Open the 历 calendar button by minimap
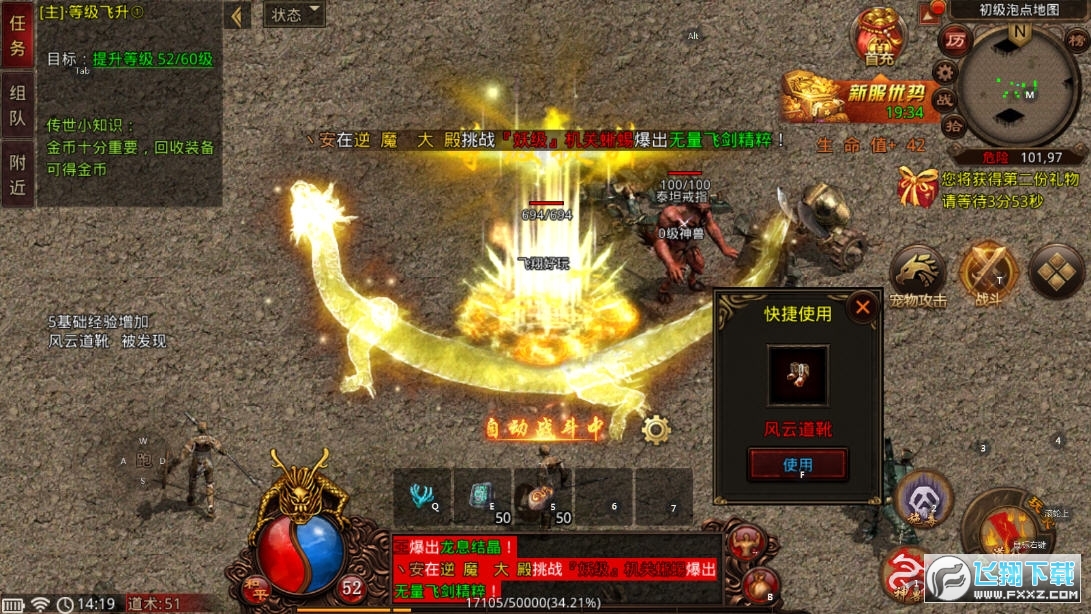 pyautogui.click(x=955, y=42)
